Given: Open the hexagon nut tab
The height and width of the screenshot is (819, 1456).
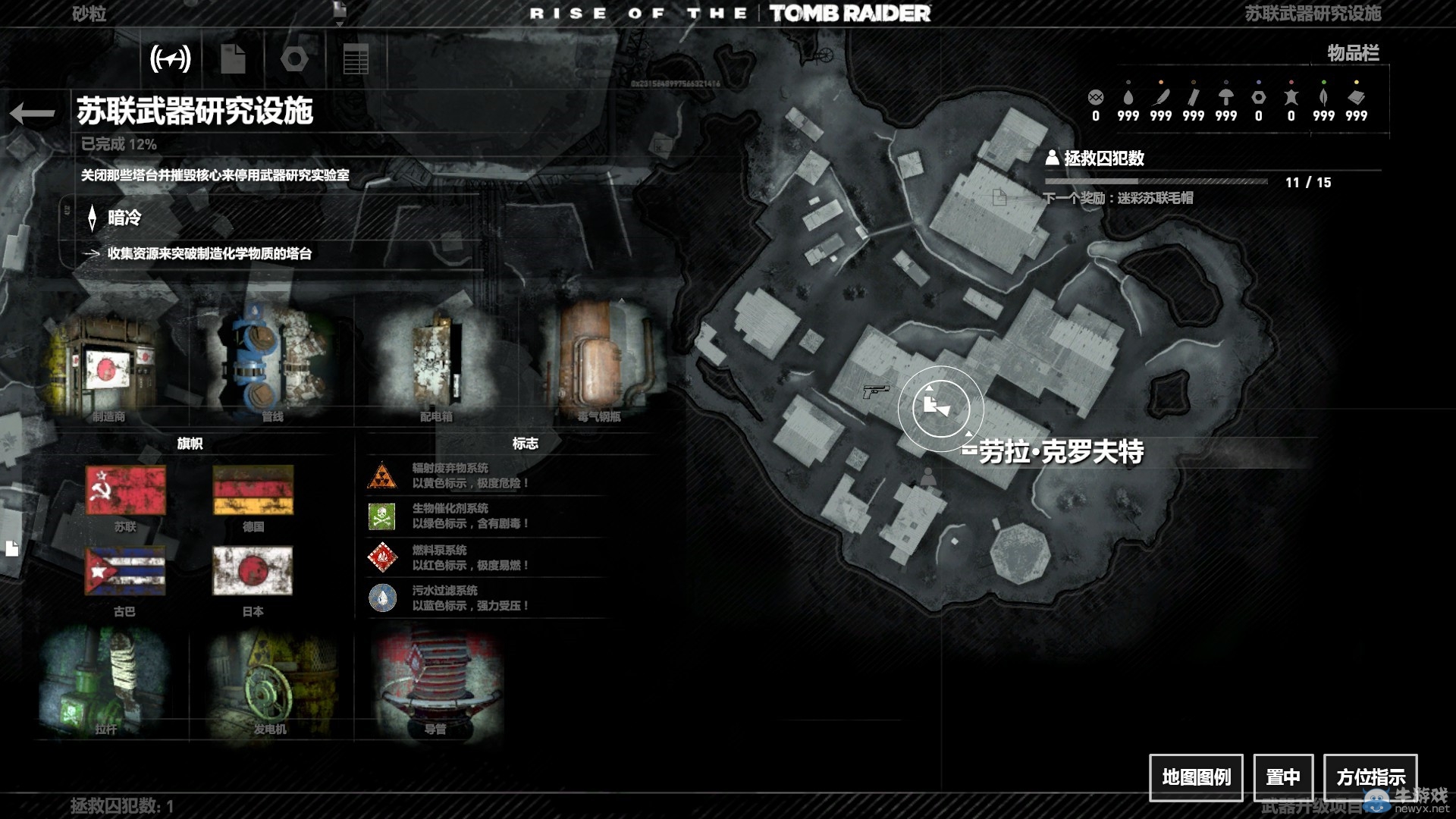Looking at the screenshot, I should 294,58.
